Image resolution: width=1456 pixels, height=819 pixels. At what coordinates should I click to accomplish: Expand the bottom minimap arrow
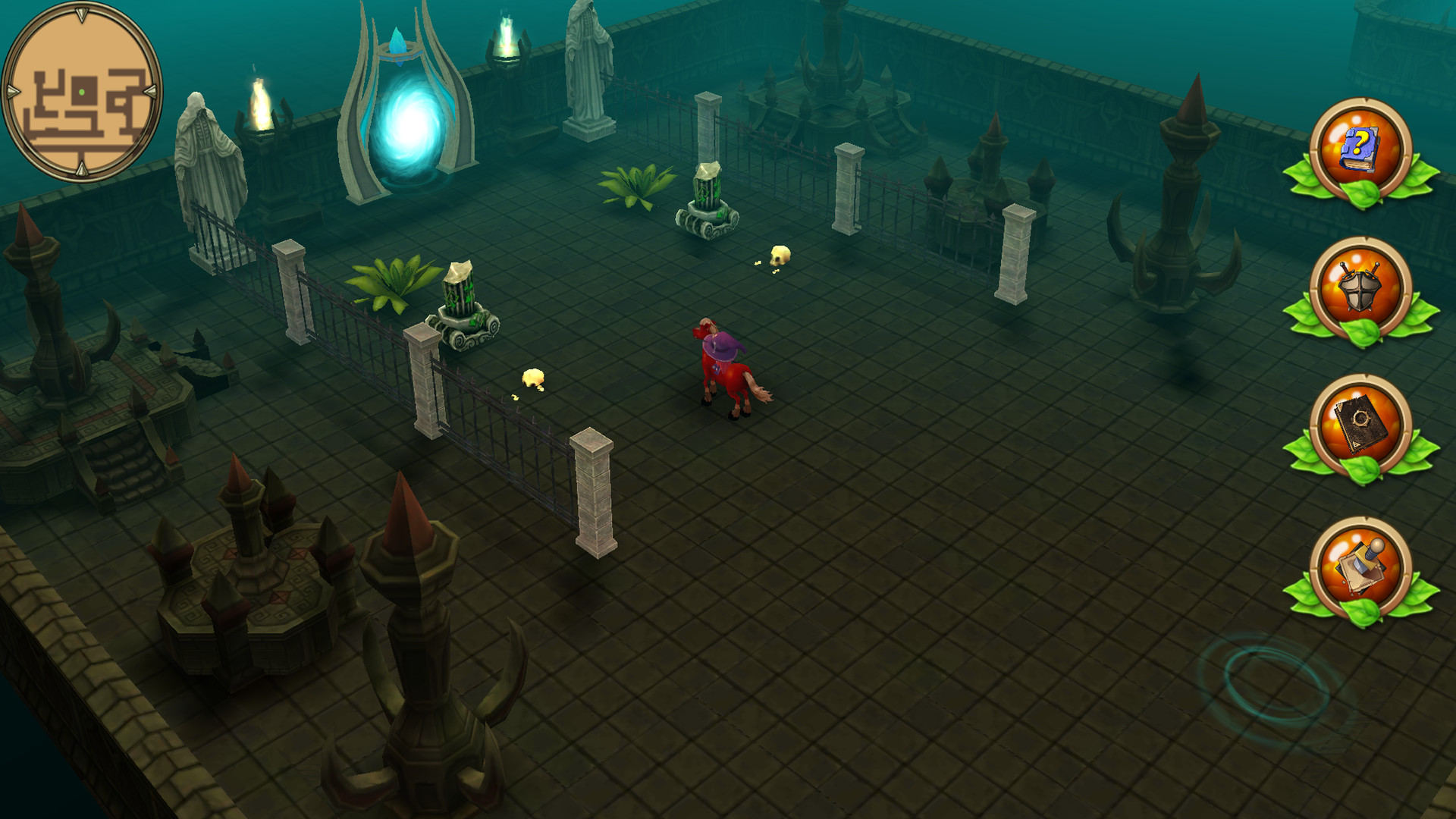click(81, 168)
